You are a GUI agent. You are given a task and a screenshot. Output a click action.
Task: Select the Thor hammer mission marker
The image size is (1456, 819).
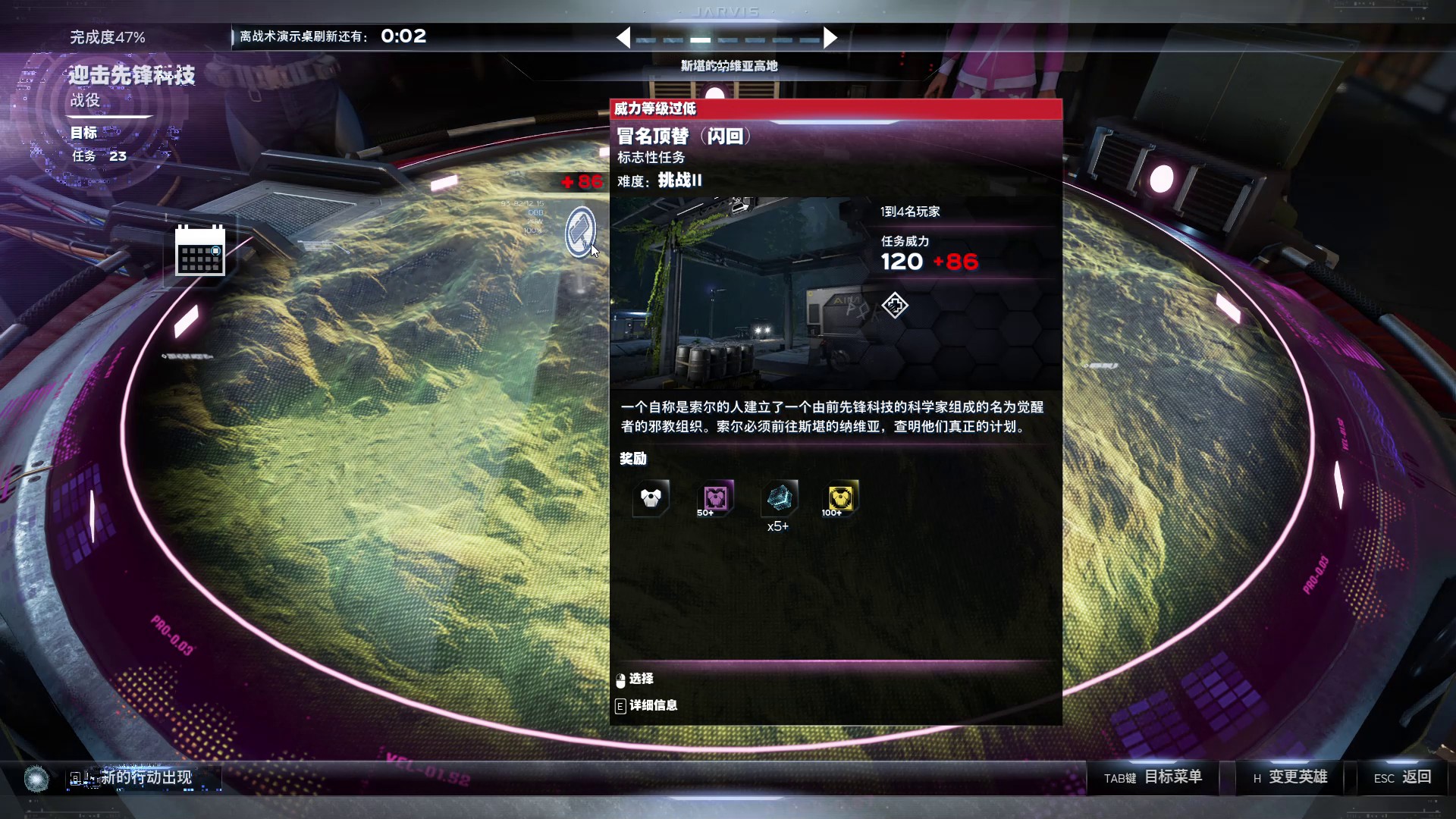click(x=581, y=231)
